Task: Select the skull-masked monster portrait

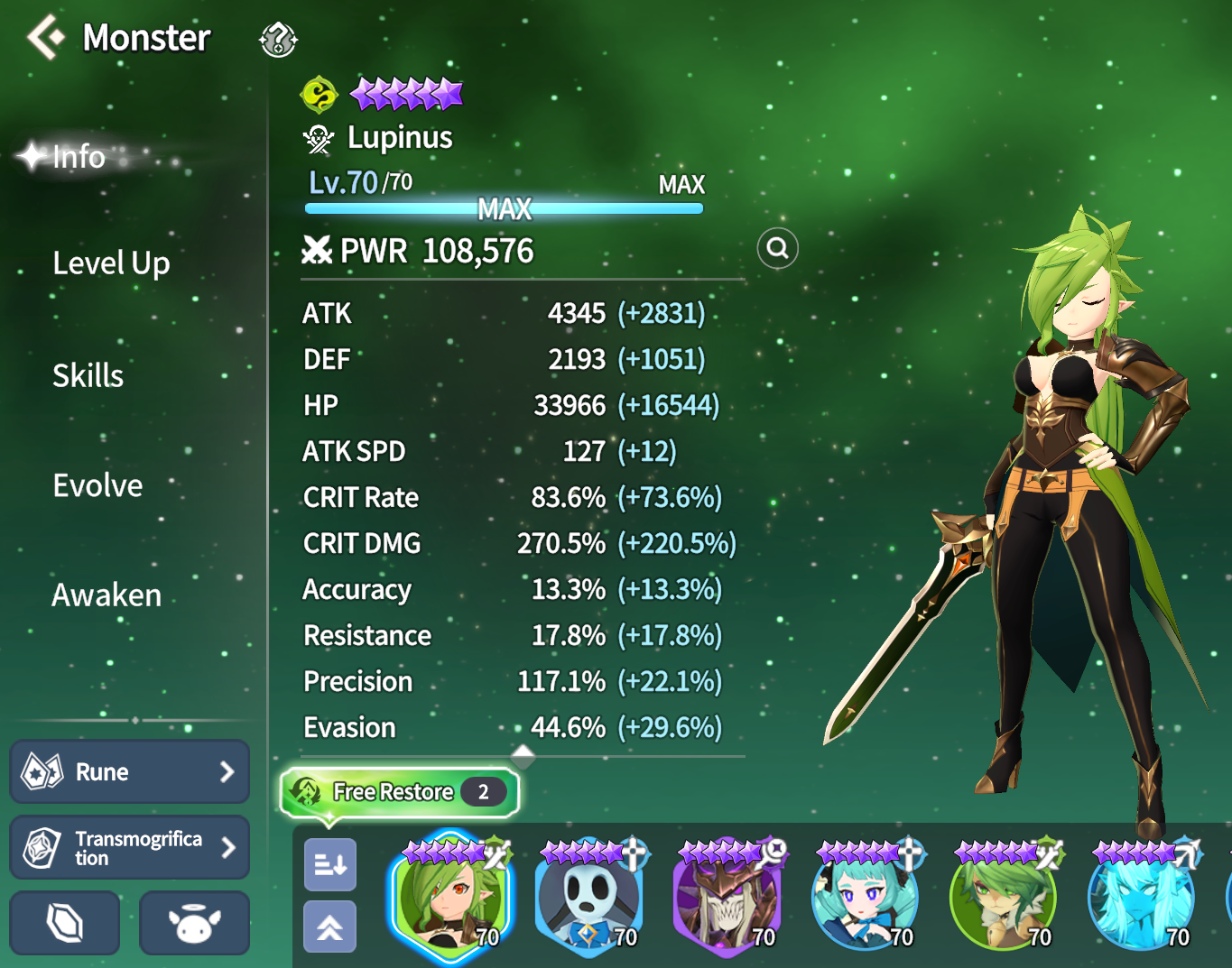Action: pyautogui.click(x=588, y=896)
